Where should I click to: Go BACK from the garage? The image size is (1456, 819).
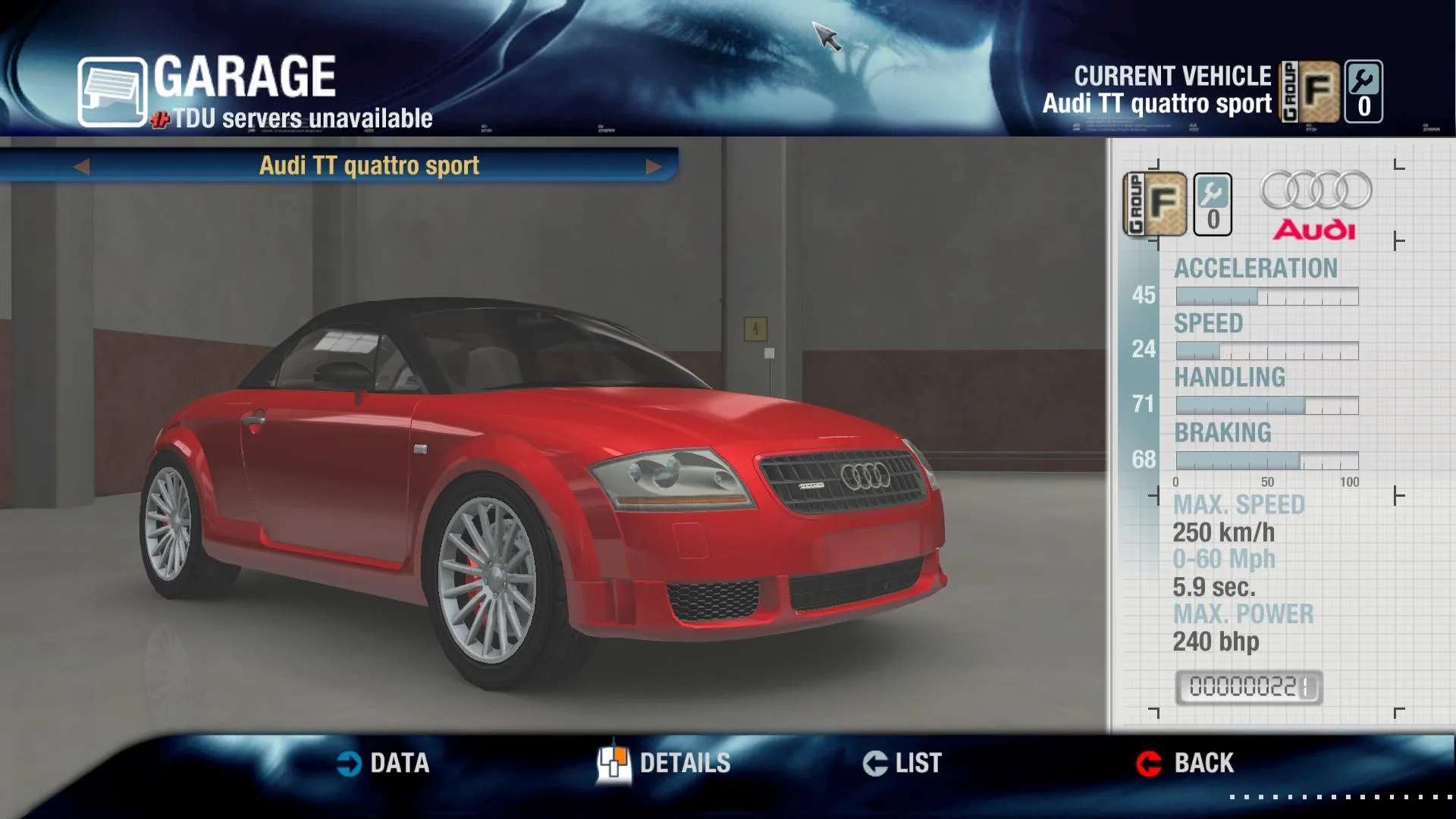coord(1185,763)
